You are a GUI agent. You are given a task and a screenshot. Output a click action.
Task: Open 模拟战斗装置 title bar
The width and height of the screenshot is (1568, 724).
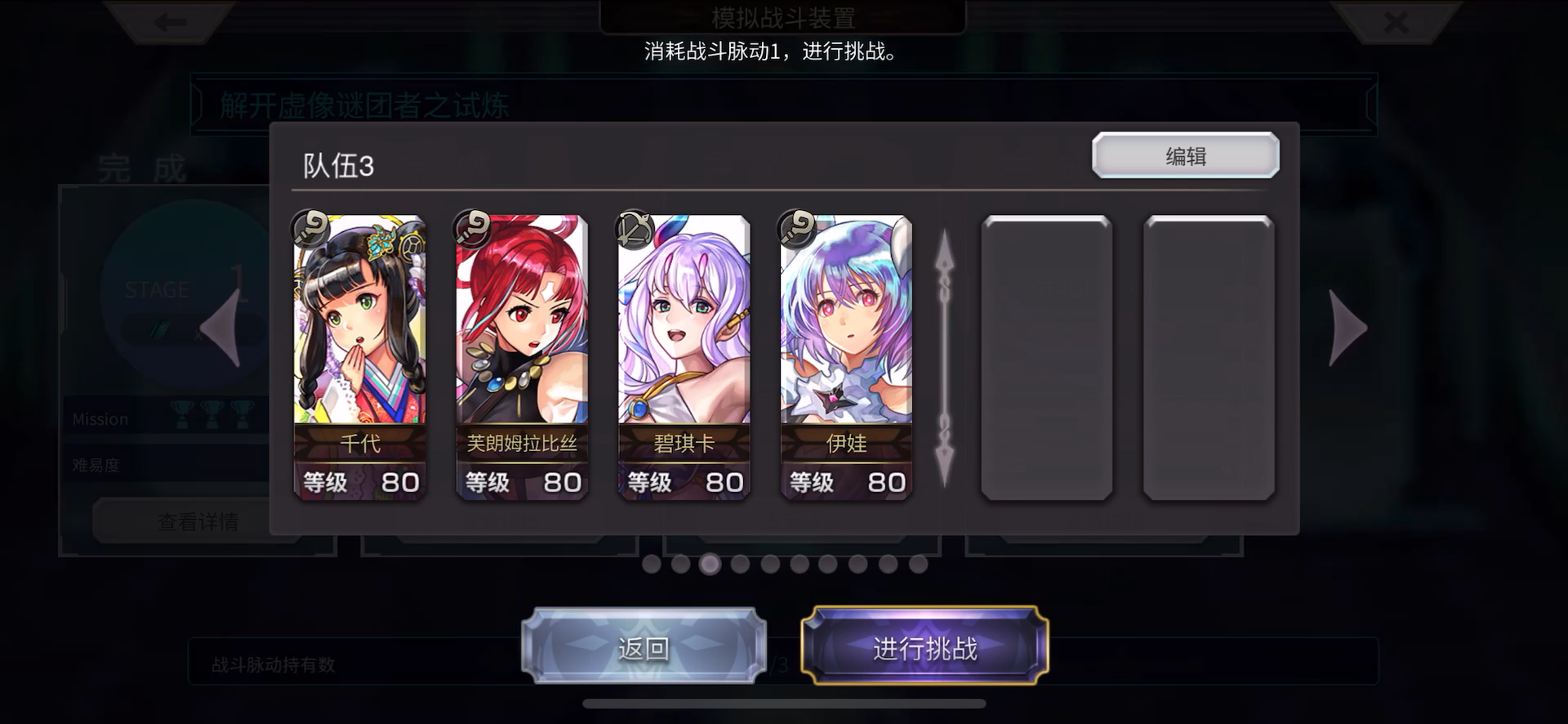pyautogui.click(x=784, y=18)
